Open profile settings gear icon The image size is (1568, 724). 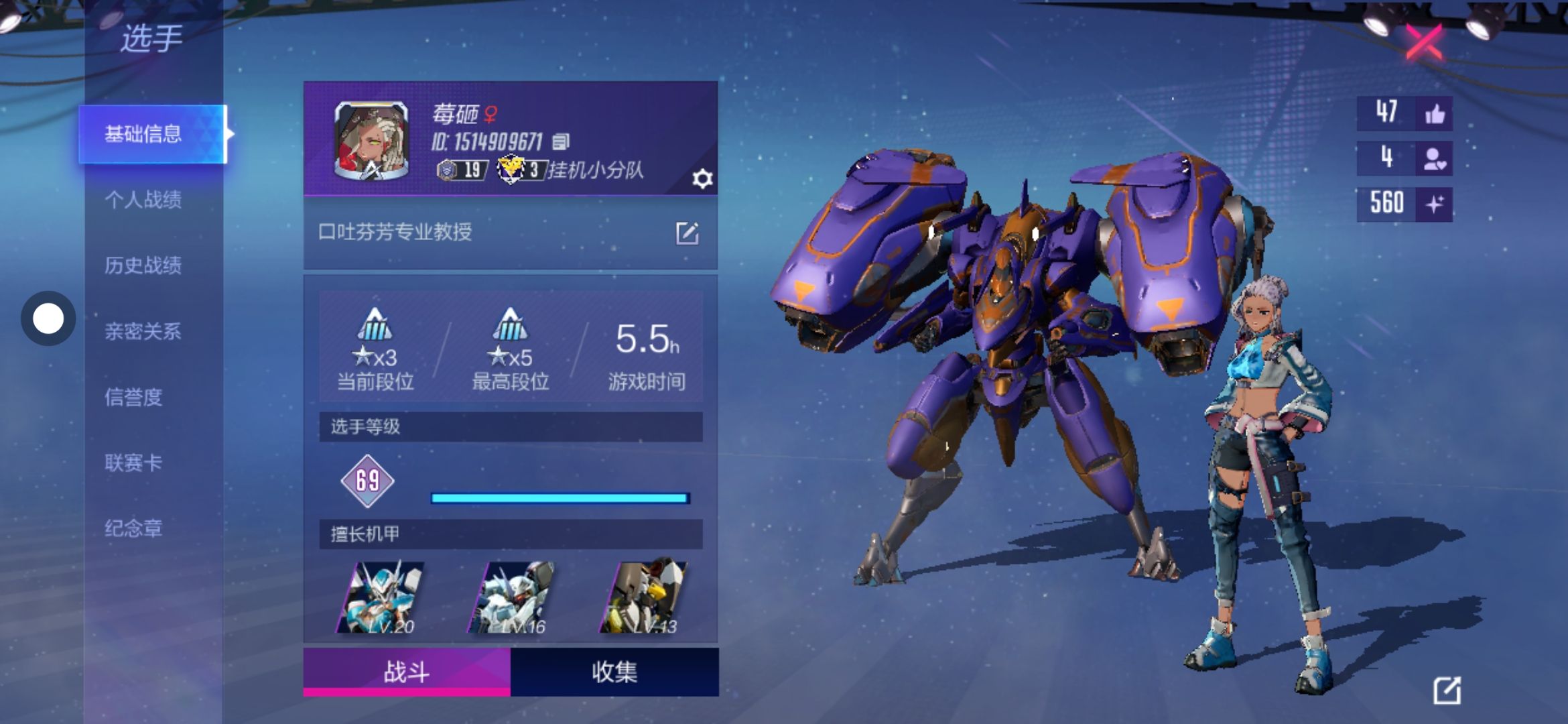pyautogui.click(x=702, y=179)
